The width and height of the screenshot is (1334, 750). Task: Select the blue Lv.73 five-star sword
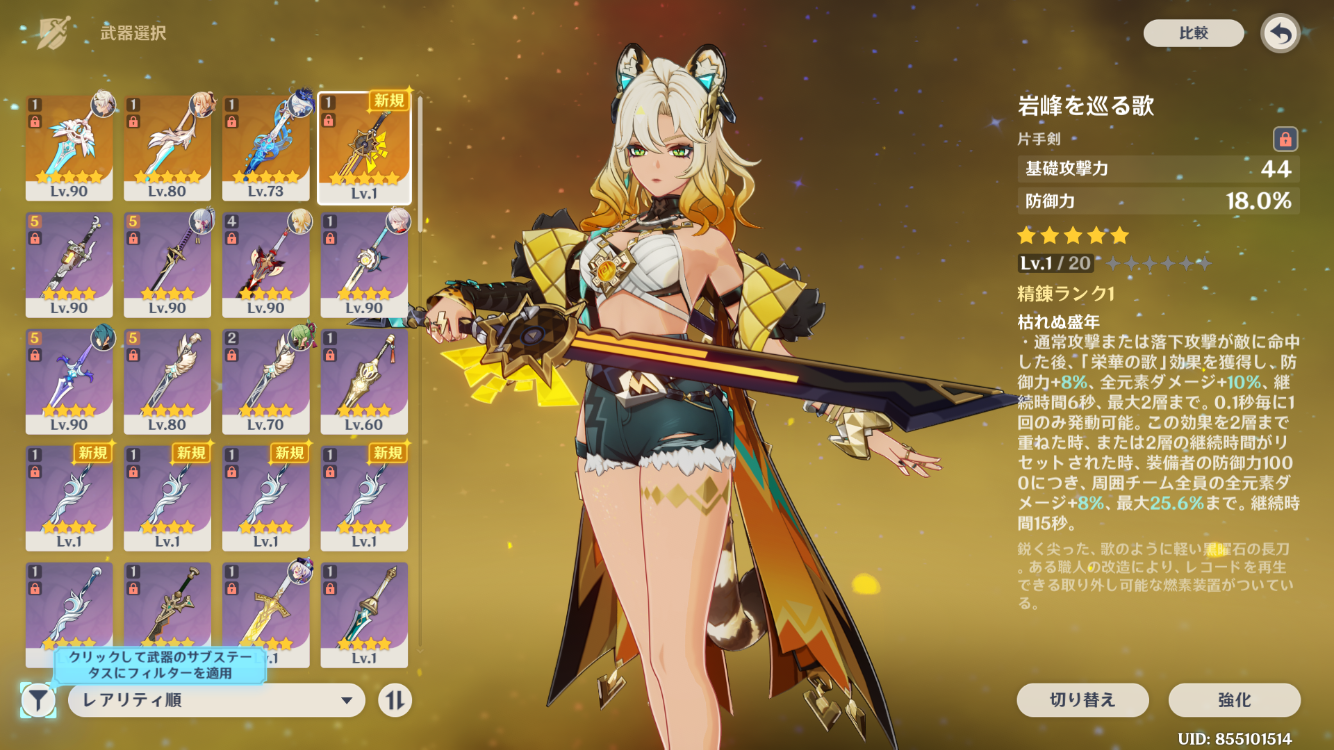pos(265,147)
